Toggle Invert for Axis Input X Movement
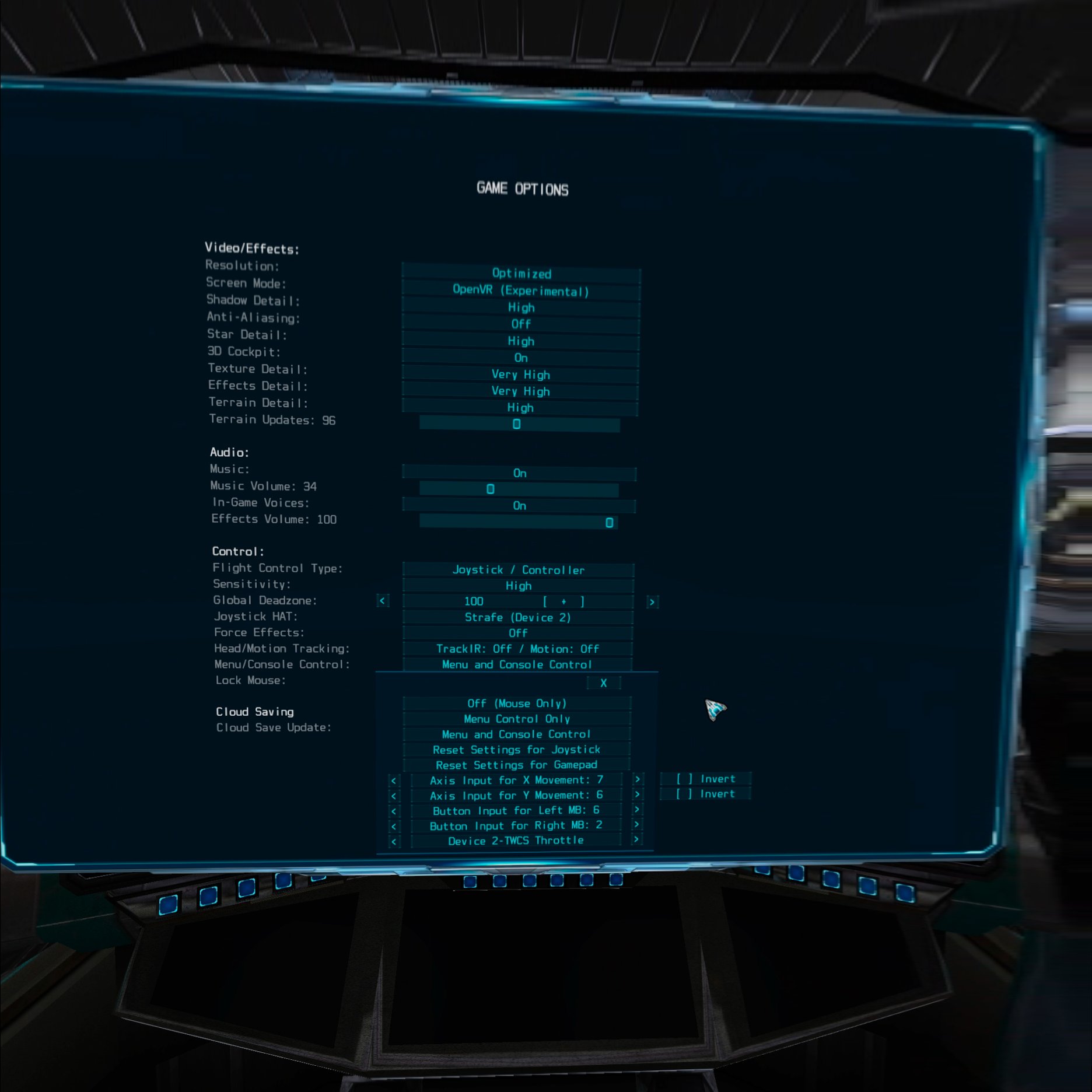1092x1092 pixels. pyautogui.click(x=705, y=779)
